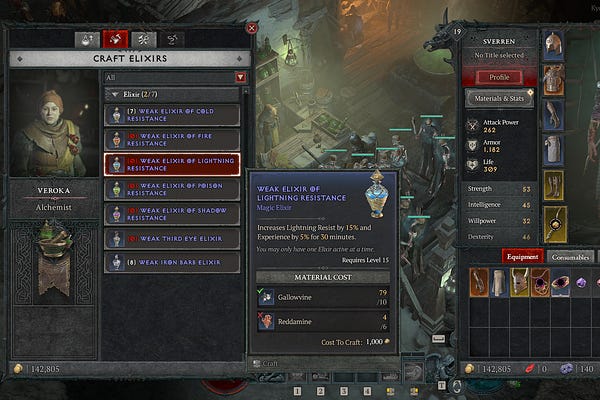Select the equipped boots slot
Screen dimensions: 600x400
pyautogui.click(x=552, y=185)
